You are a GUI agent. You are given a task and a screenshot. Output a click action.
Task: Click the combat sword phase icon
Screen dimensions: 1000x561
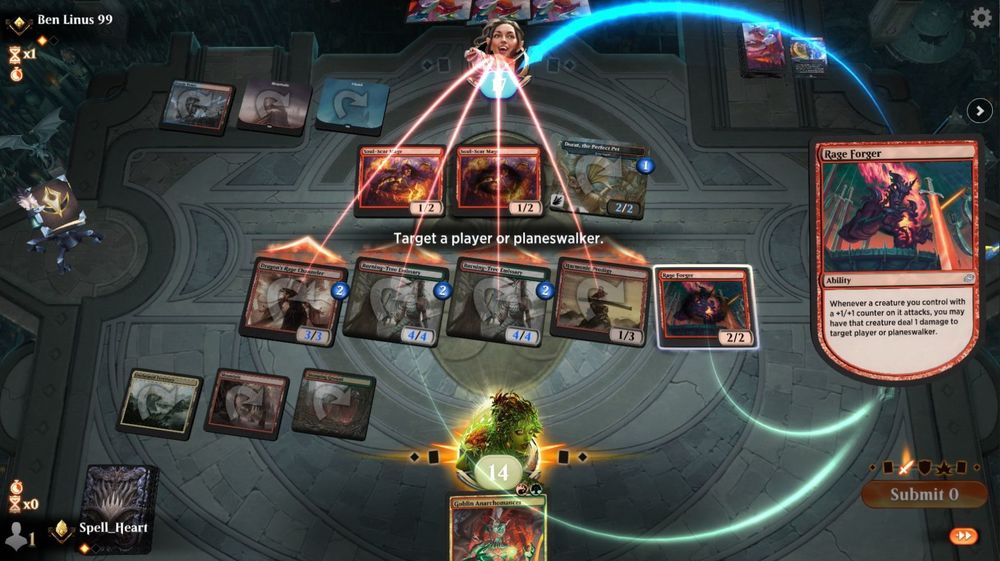[x=906, y=467]
